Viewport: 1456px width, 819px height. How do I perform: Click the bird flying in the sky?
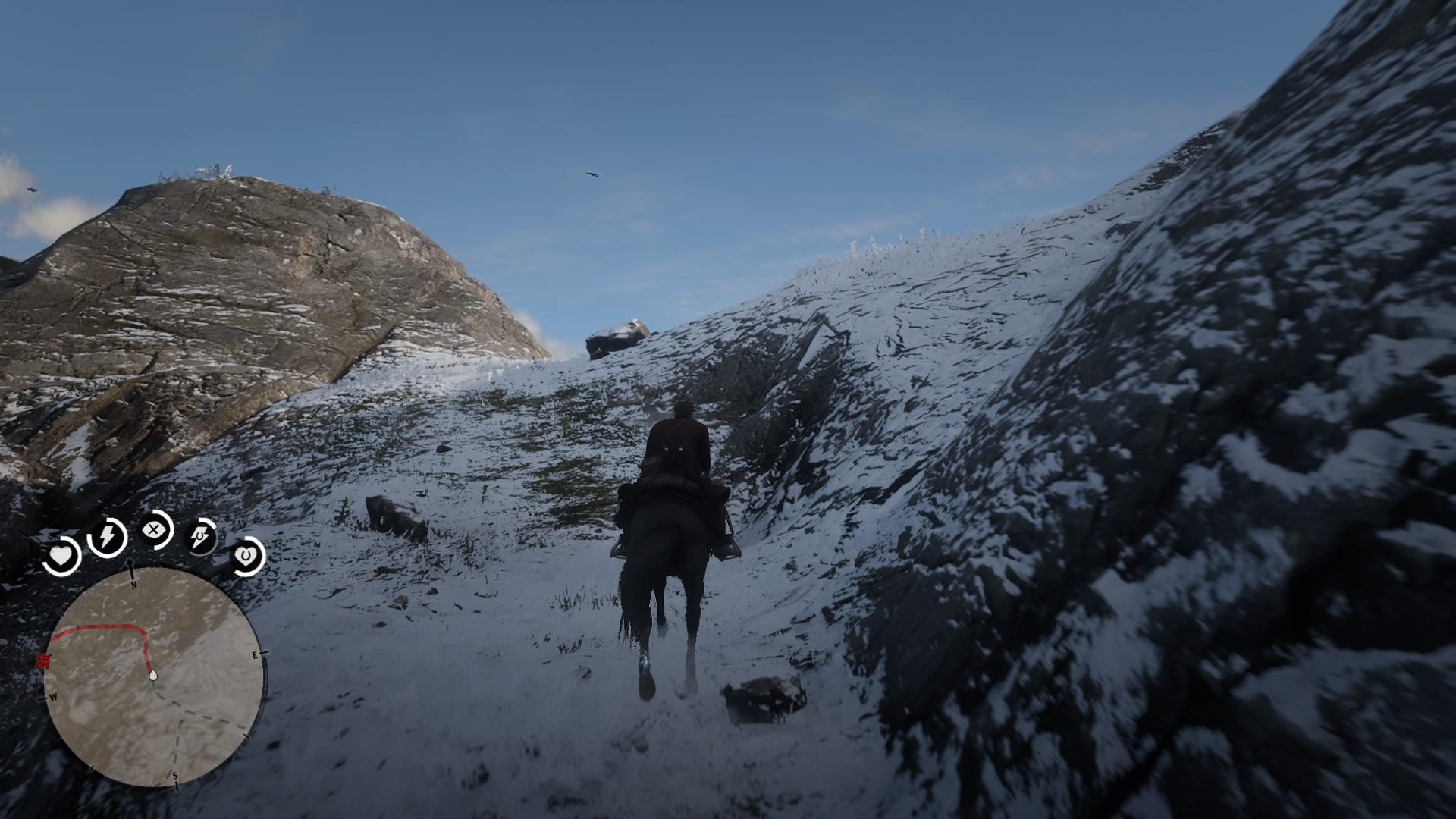pos(591,174)
